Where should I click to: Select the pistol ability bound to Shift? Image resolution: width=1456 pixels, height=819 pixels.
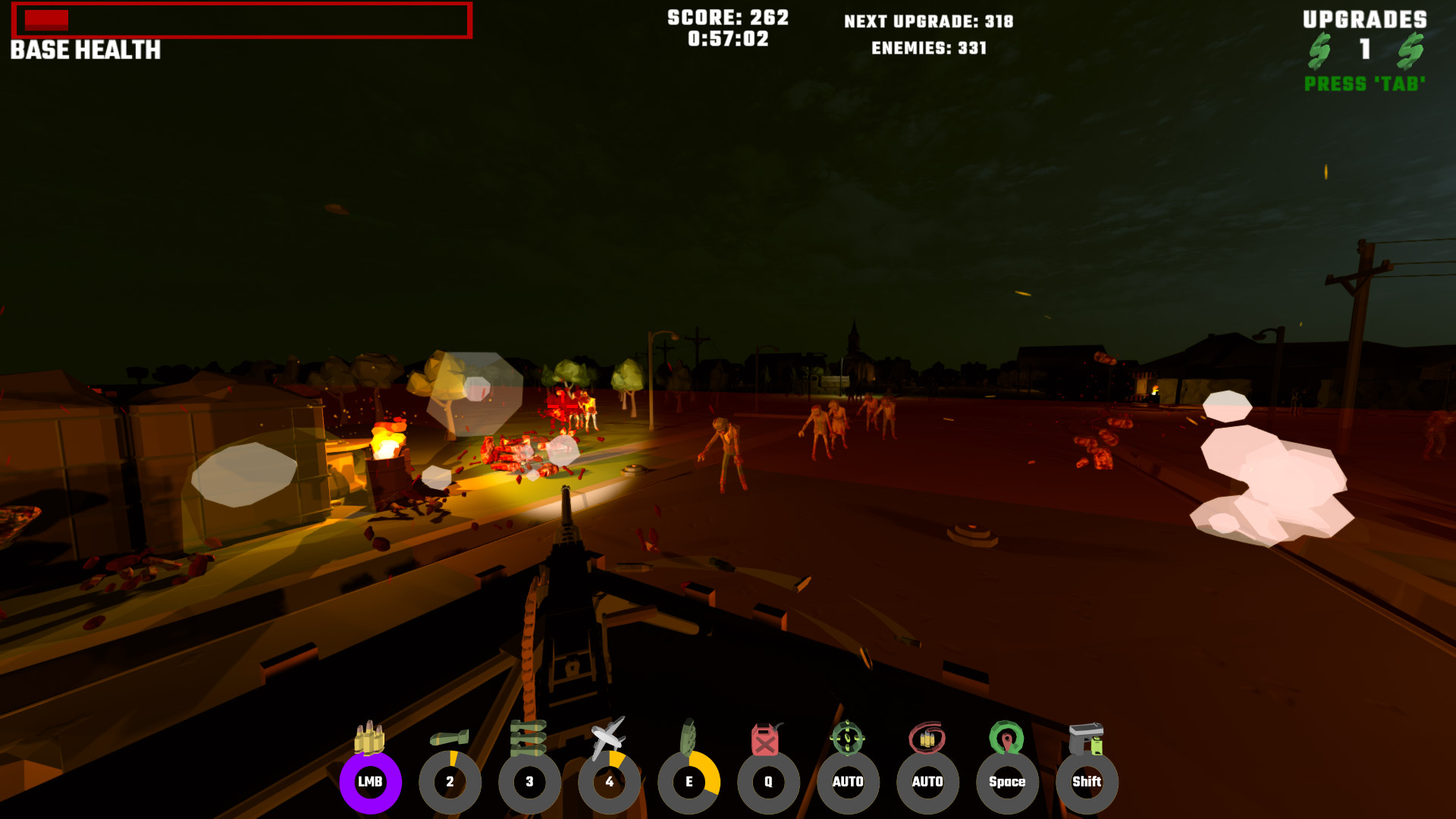pos(1087,782)
